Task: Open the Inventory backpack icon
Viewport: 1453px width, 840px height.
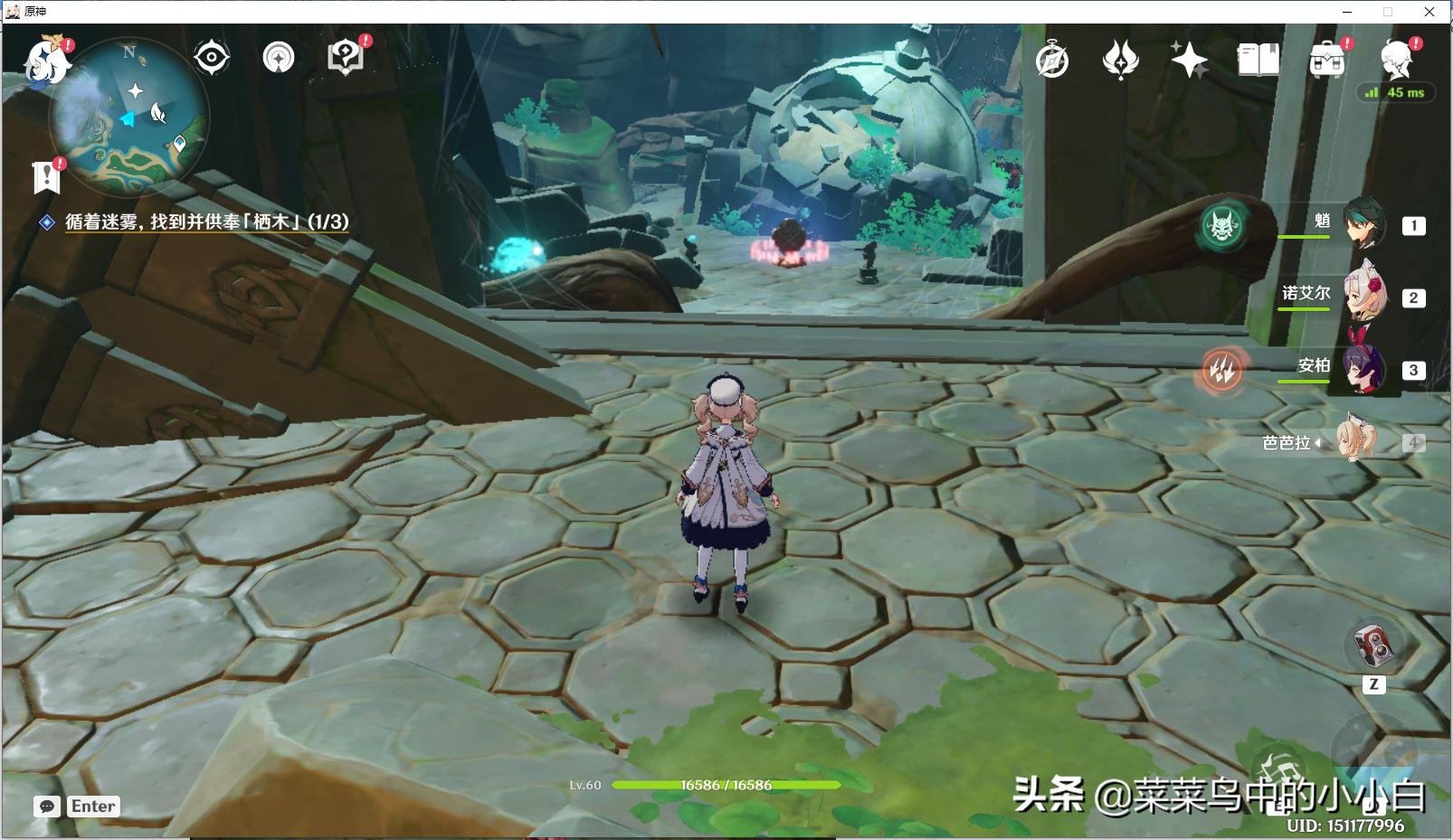Action: (x=1325, y=61)
